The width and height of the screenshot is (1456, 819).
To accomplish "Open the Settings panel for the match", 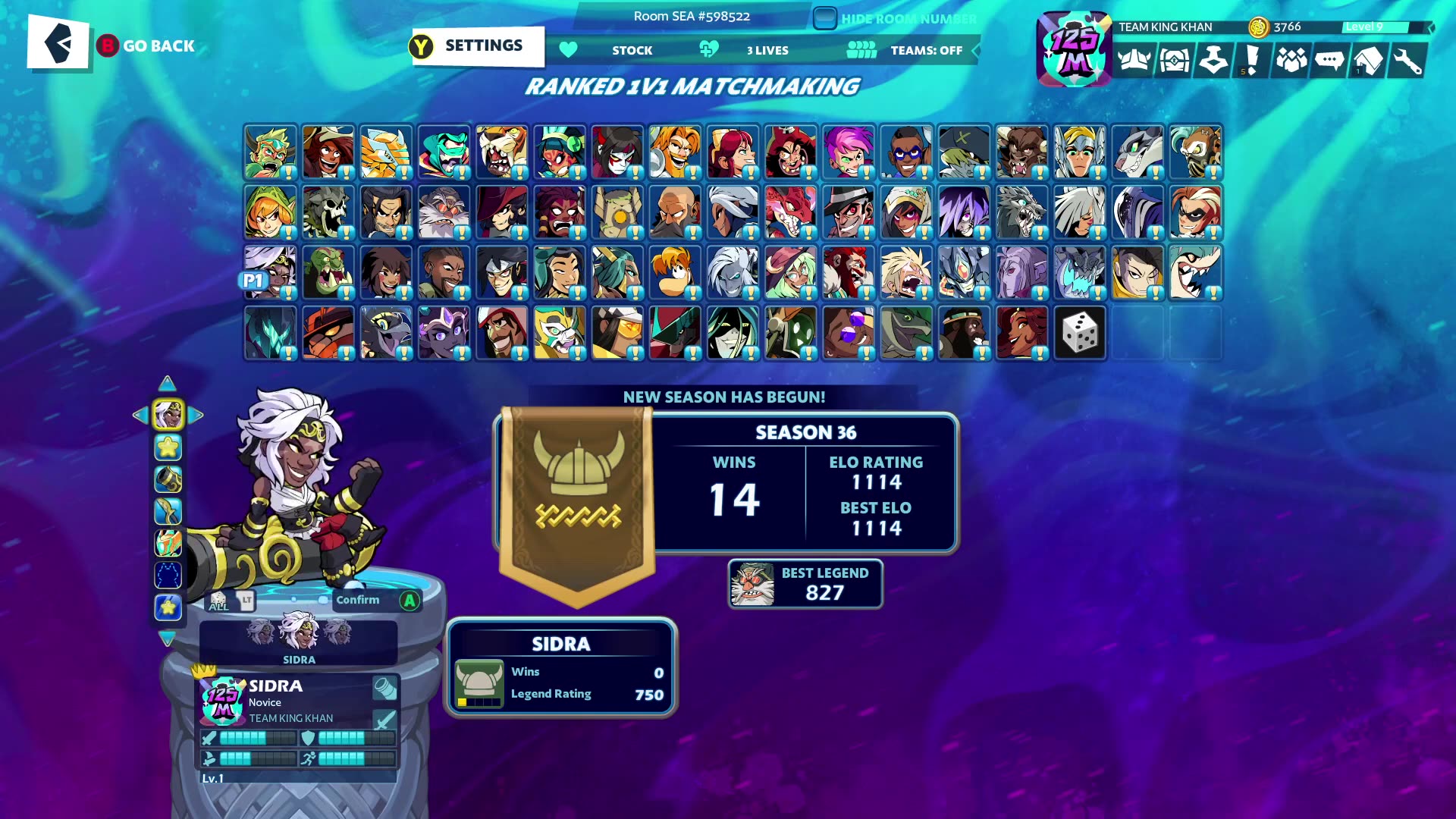I will point(478,46).
